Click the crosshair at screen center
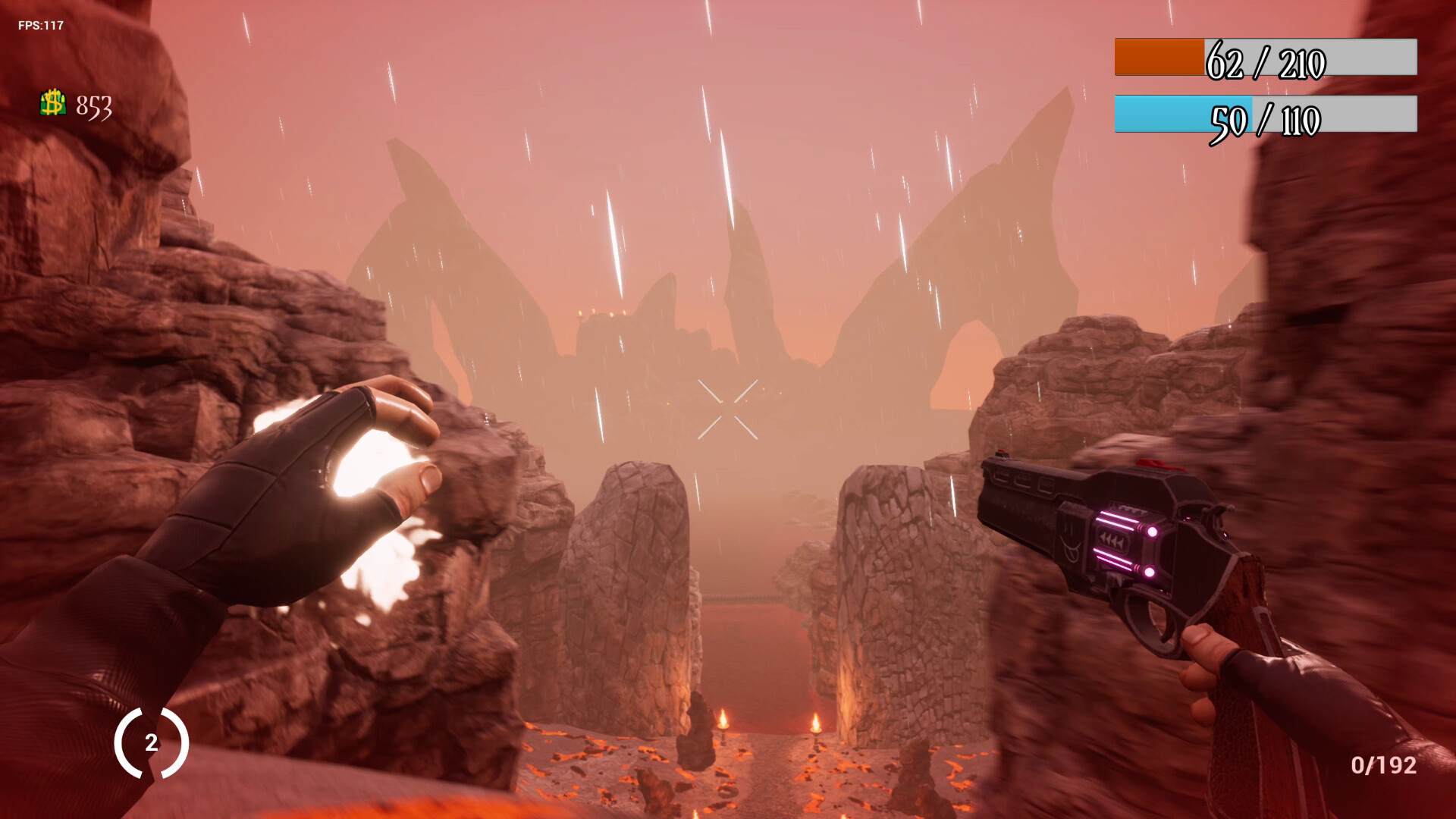The width and height of the screenshot is (1456, 819). [728, 409]
